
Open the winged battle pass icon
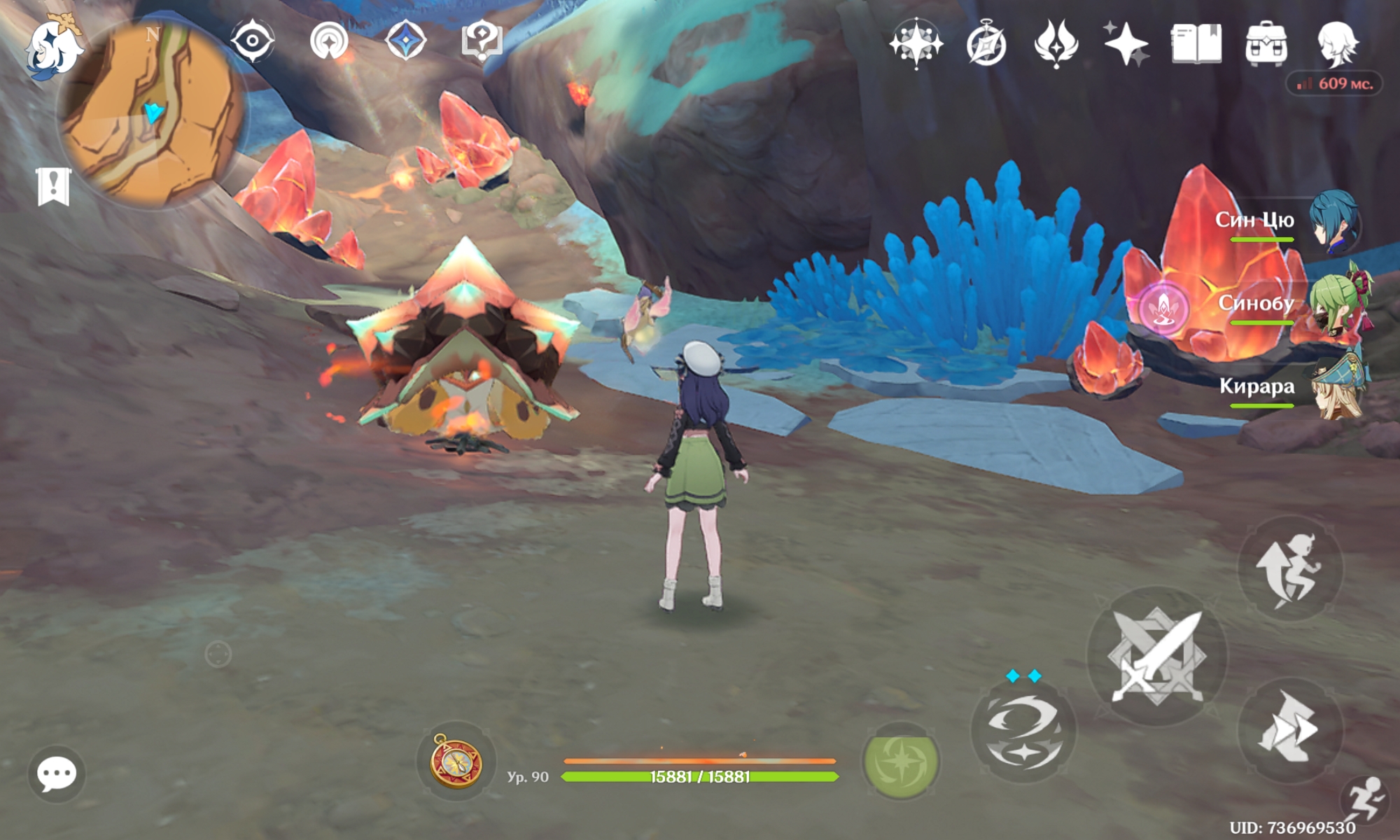coord(1056,43)
